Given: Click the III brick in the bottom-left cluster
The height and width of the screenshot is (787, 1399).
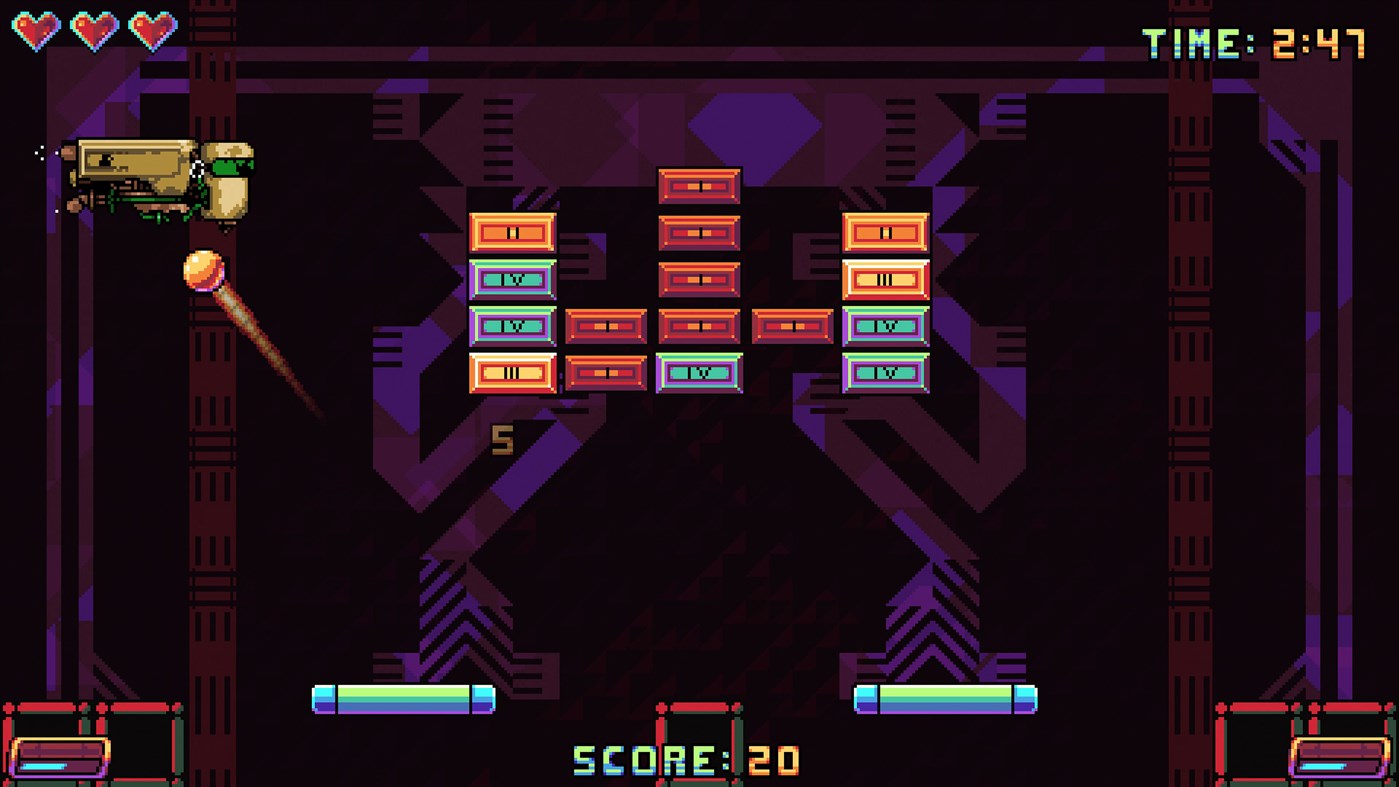Looking at the screenshot, I should [x=513, y=372].
